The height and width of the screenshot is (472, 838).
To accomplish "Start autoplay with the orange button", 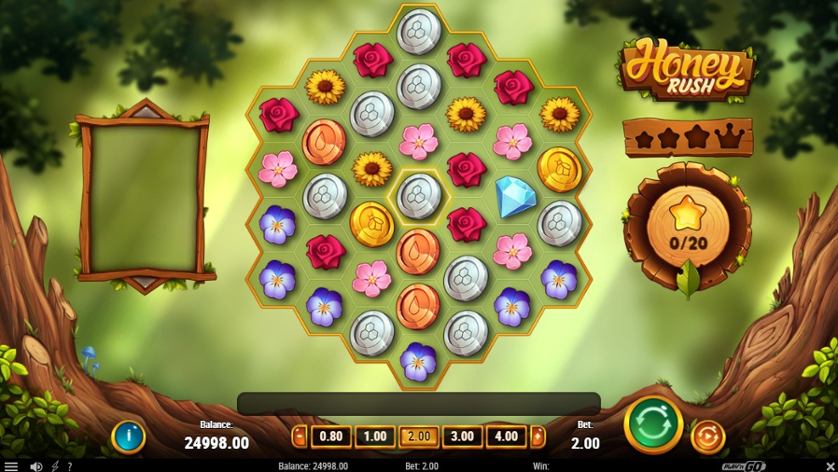I will point(707,435).
